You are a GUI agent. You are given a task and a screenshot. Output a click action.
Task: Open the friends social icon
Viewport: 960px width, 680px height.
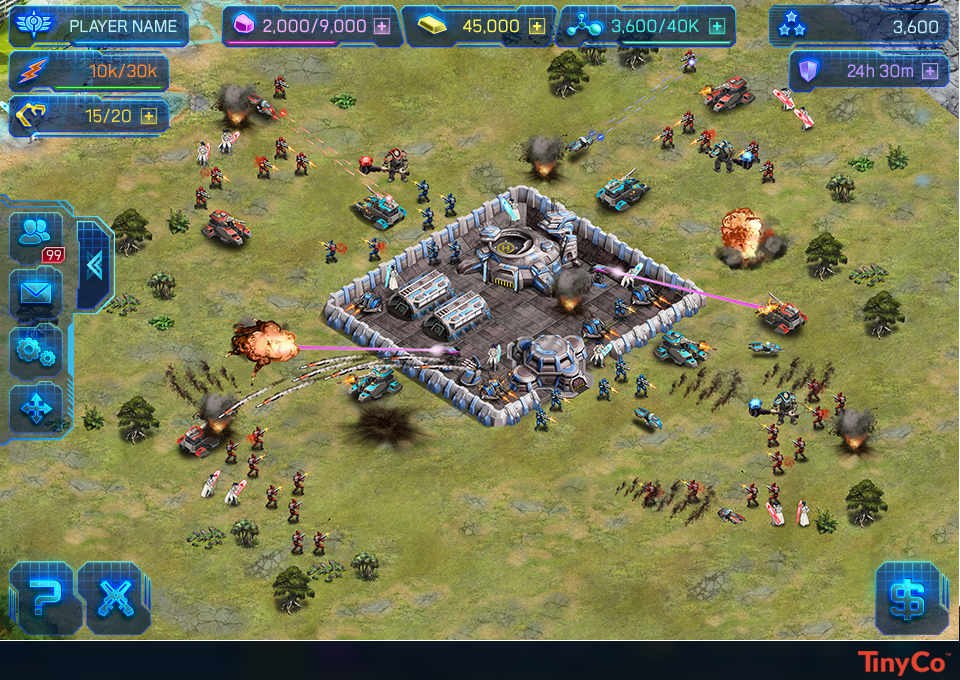click(36, 233)
